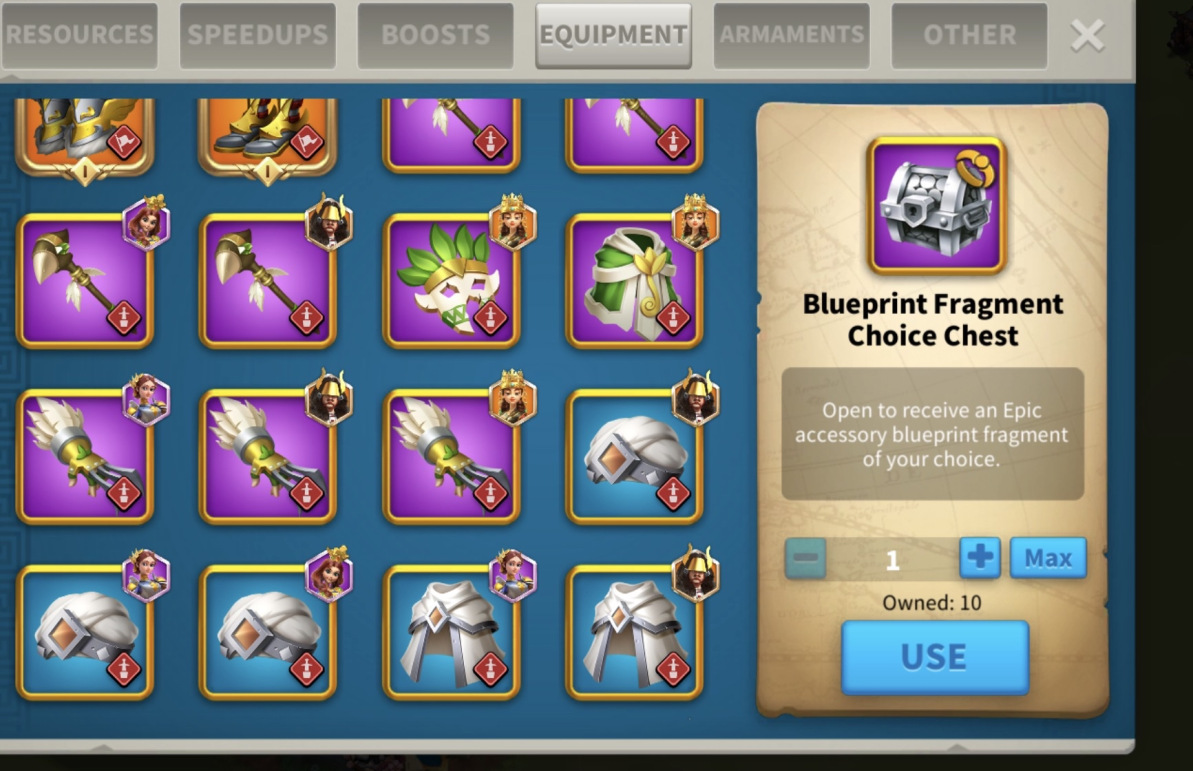The image size is (1193, 771).
Task: Choose the green and white robe item
Action: pos(634,281)
